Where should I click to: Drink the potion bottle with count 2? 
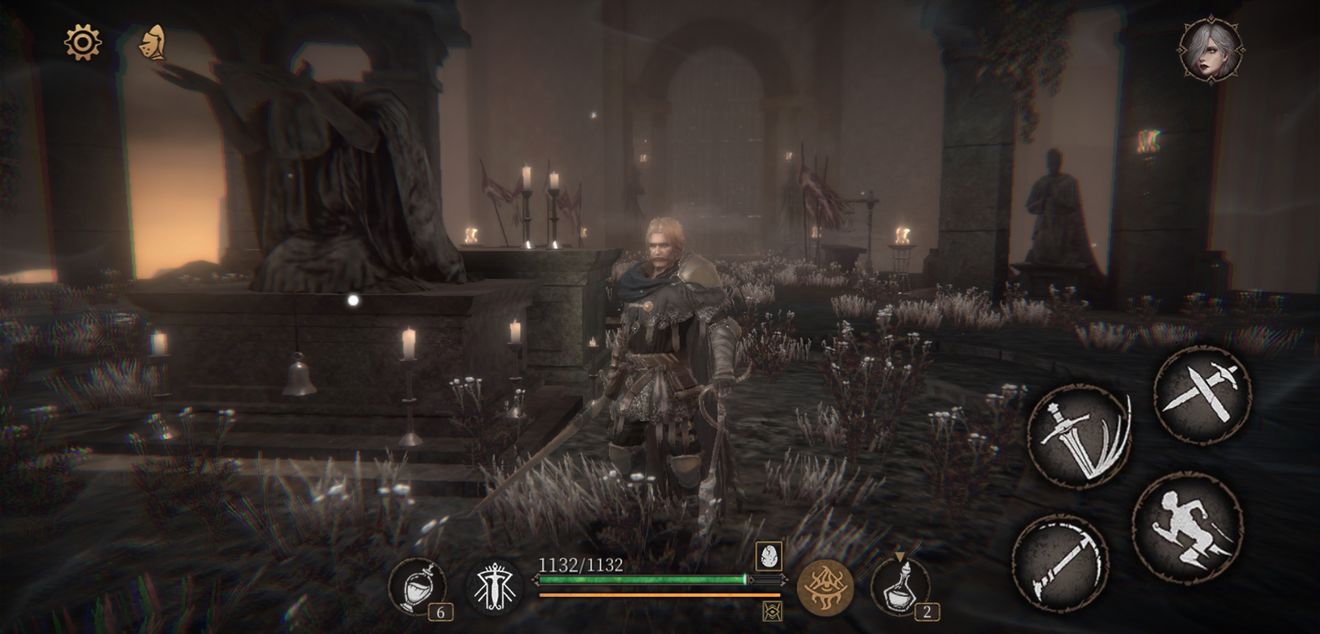900,586
